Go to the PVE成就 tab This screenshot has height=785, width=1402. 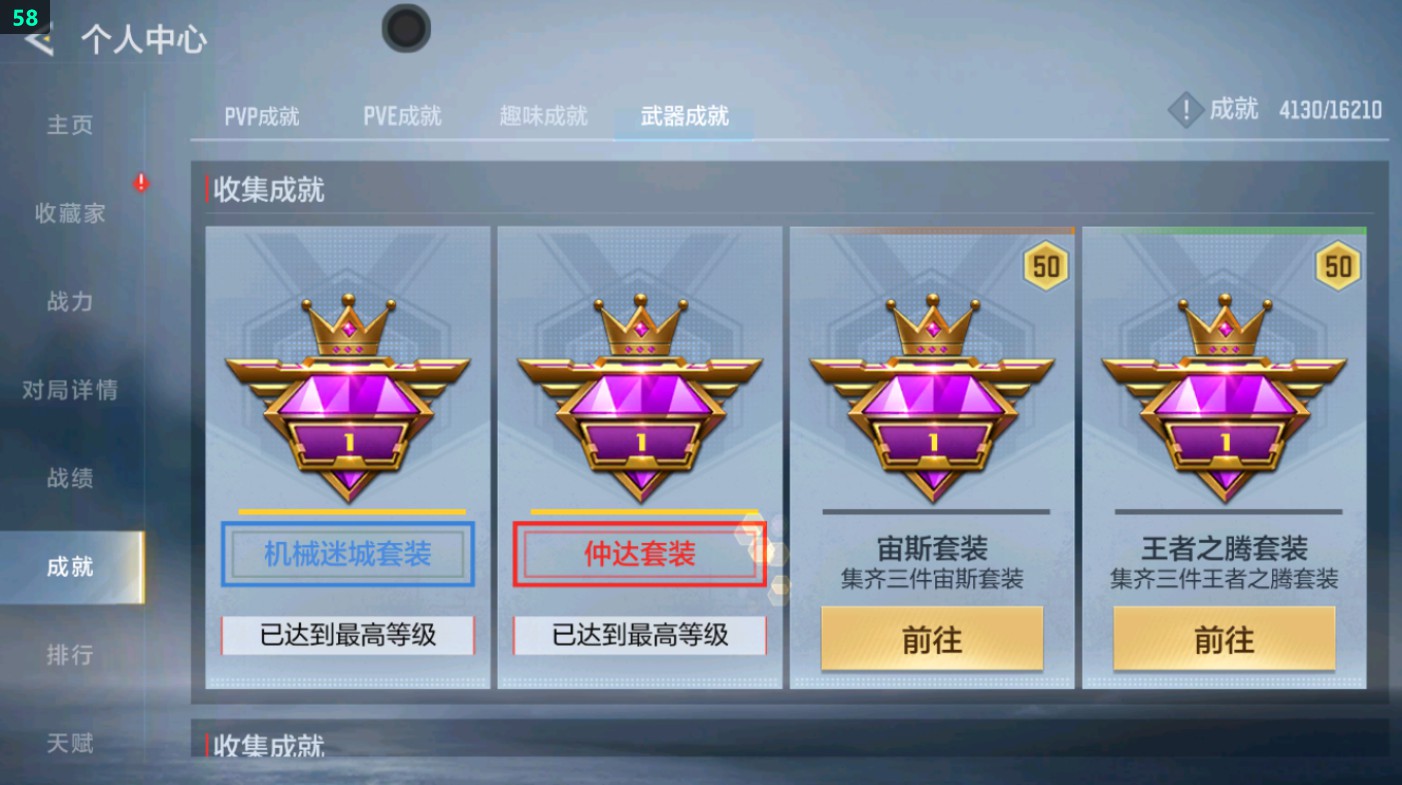coord(402,115)
